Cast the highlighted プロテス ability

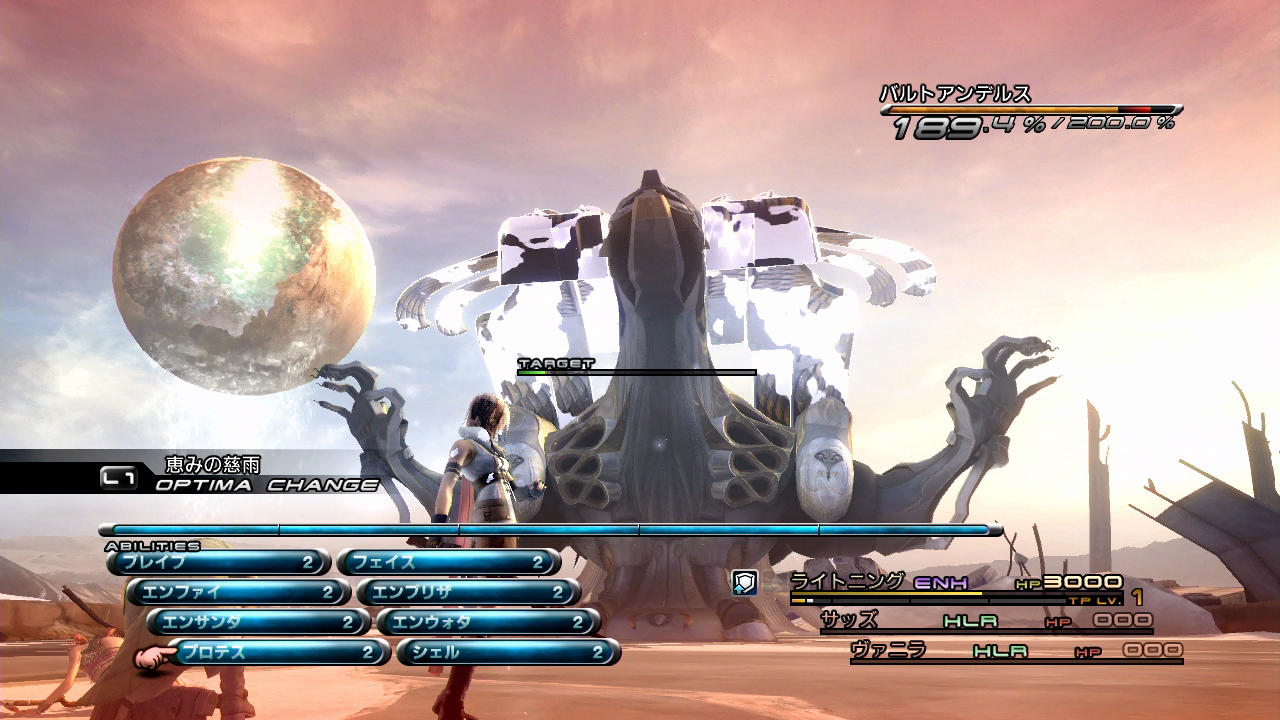pos(278,653)
